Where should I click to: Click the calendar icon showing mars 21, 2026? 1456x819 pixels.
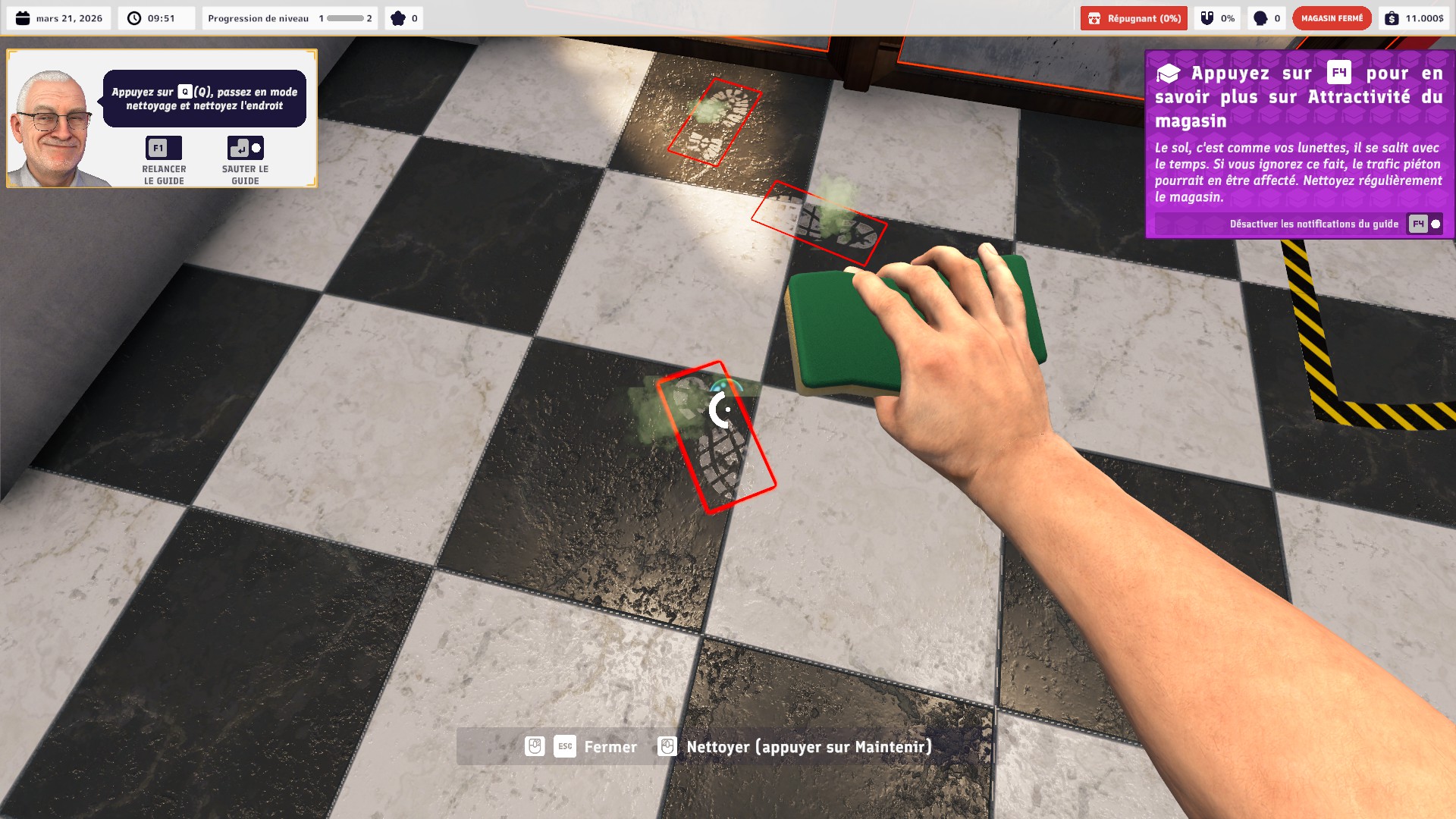pyautogui.click(x=21, y=17)
